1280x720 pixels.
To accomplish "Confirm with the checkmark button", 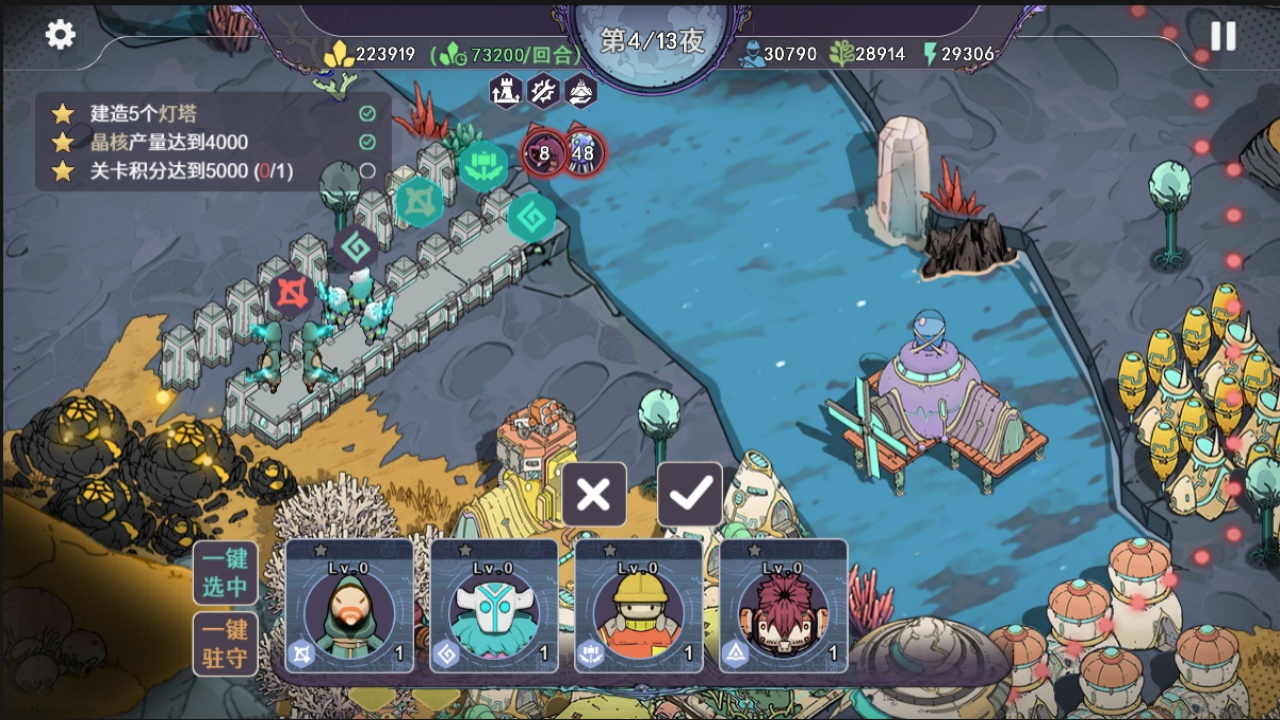I will coord(690,494).
